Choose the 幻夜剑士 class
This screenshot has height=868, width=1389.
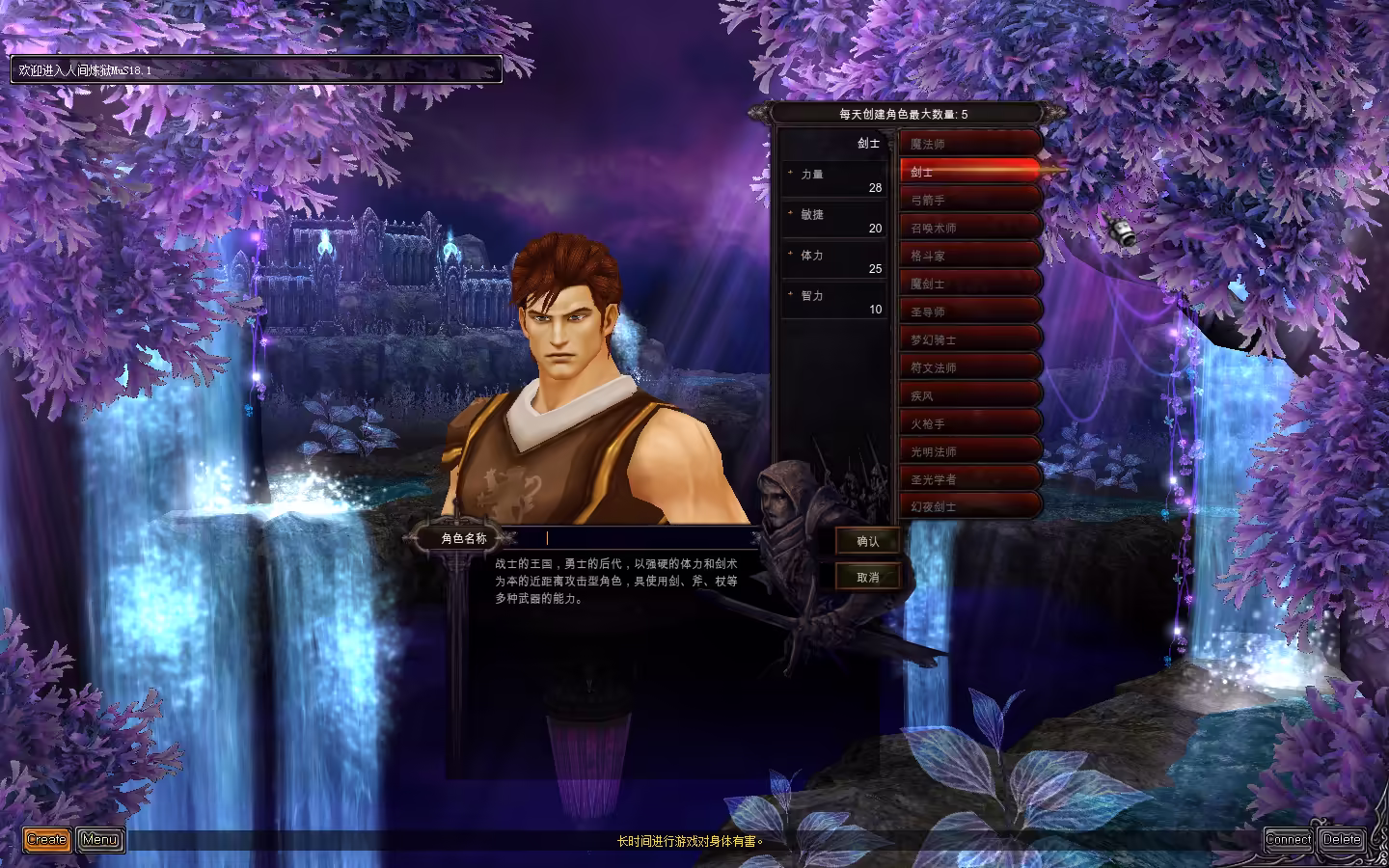(x=969, y=506)
